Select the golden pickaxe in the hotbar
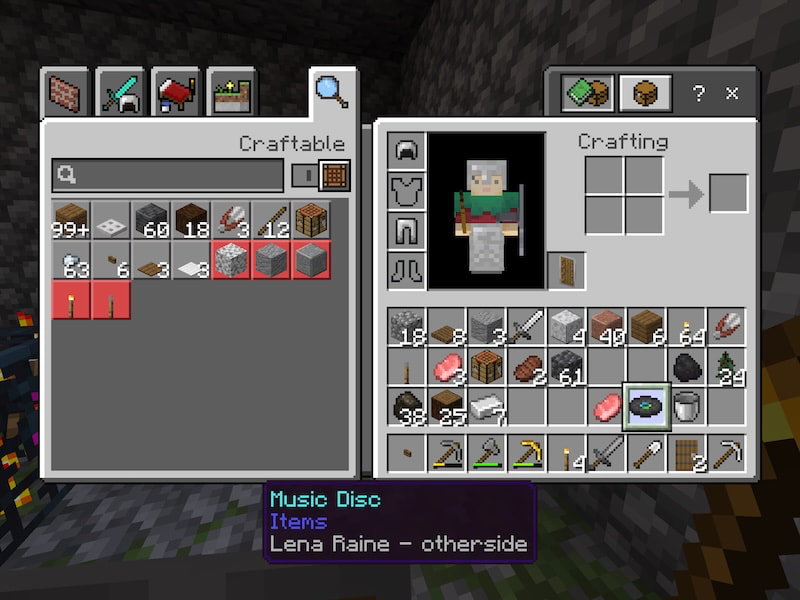Viewport: 800px width, 600px height. pyautogui.click(x=525, y=455)
